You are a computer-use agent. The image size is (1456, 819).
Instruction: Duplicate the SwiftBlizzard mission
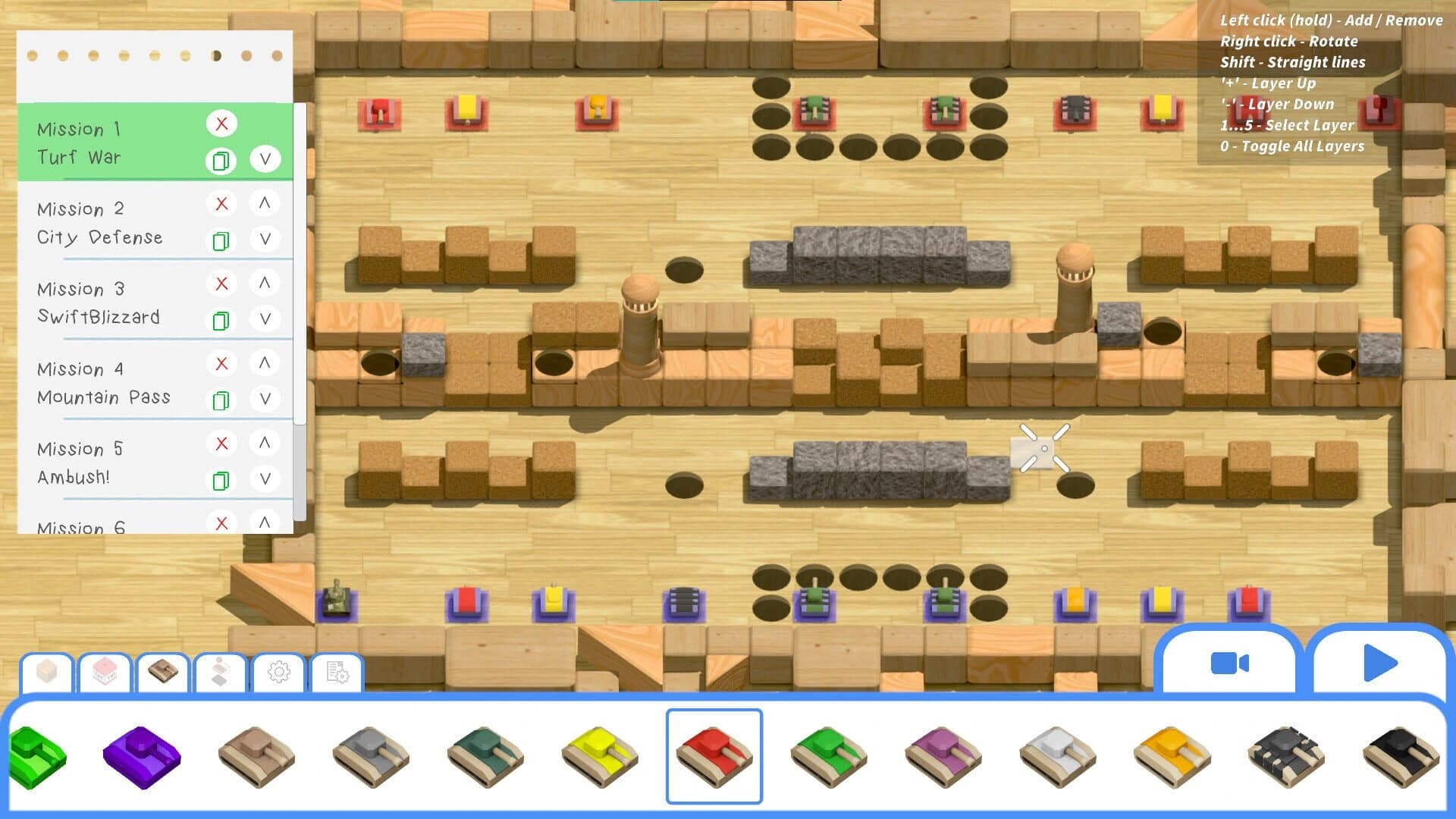[x=221, y=318]
